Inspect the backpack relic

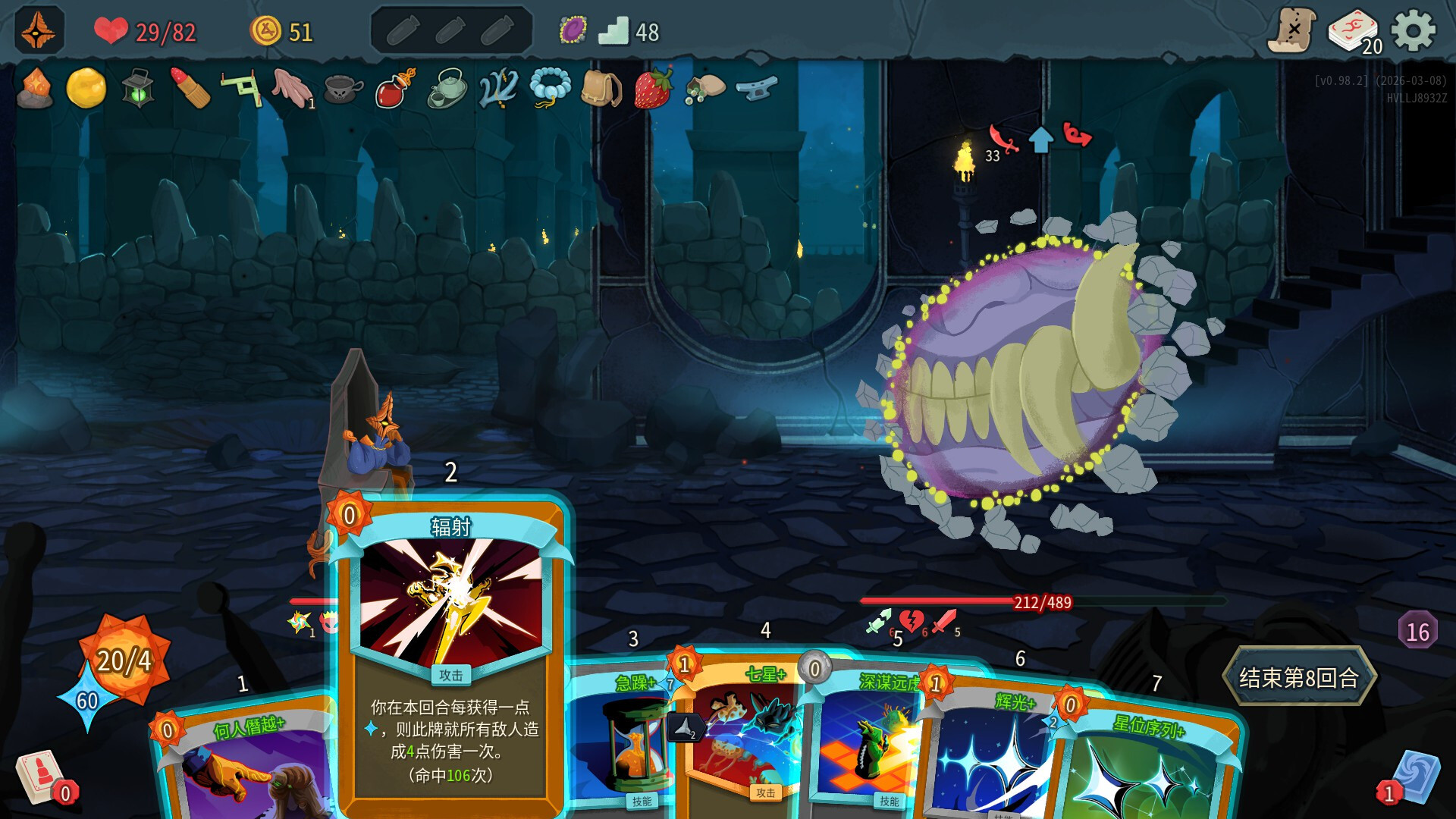[601, 88]
